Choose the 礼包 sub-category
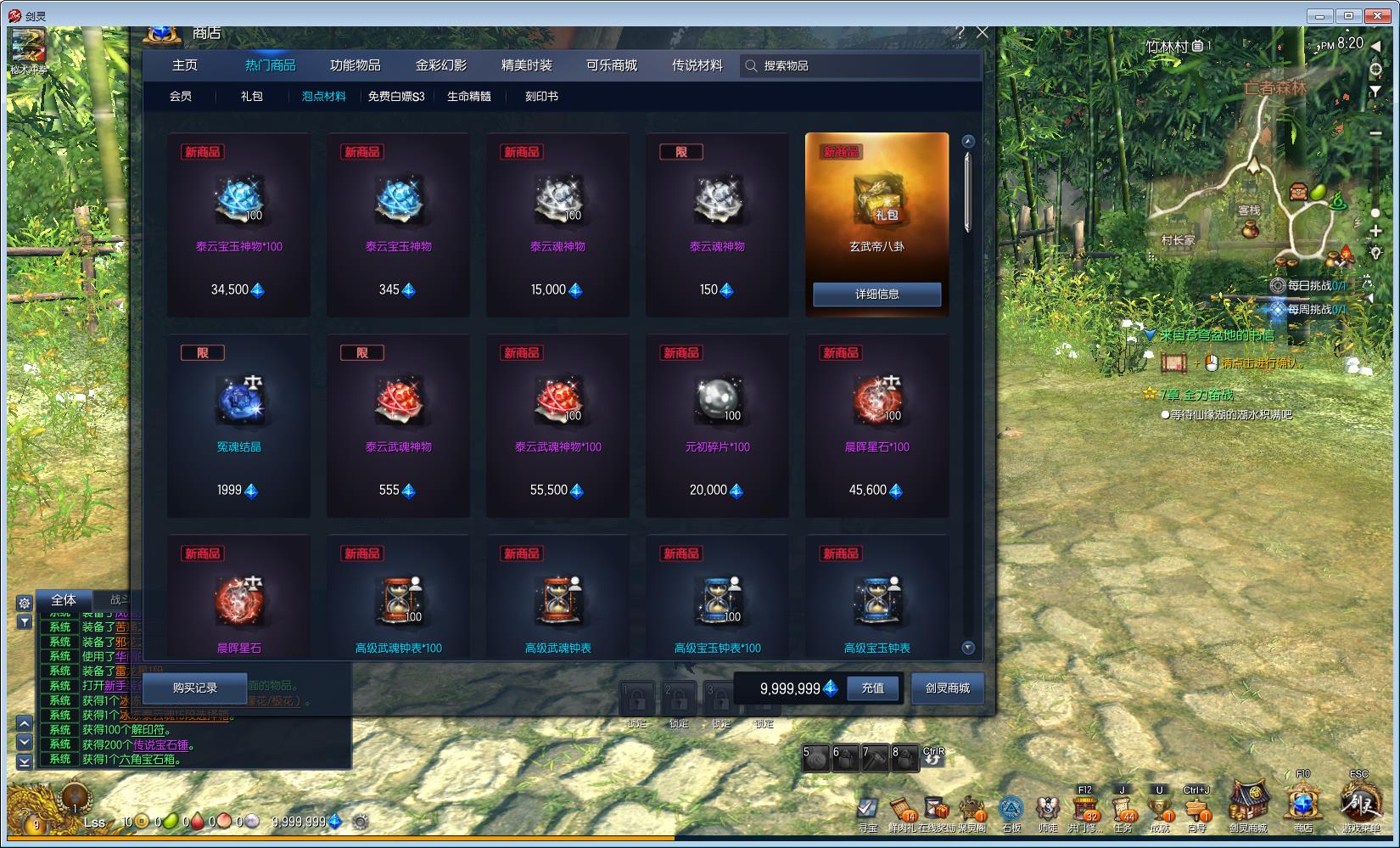The height and width of the screenshot is (848, 1400). 251,97
